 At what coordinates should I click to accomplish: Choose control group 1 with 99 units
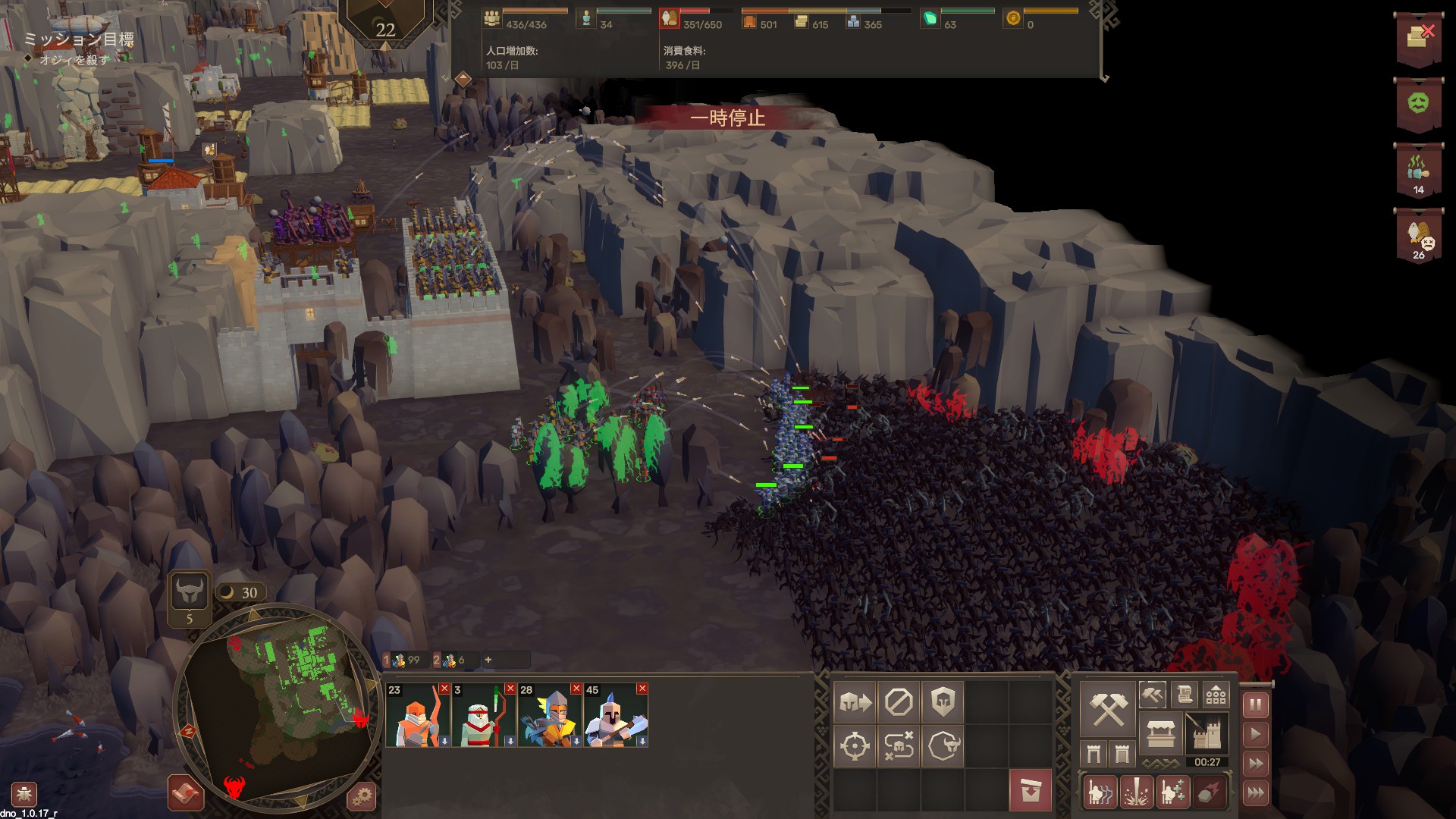point(403,660)
